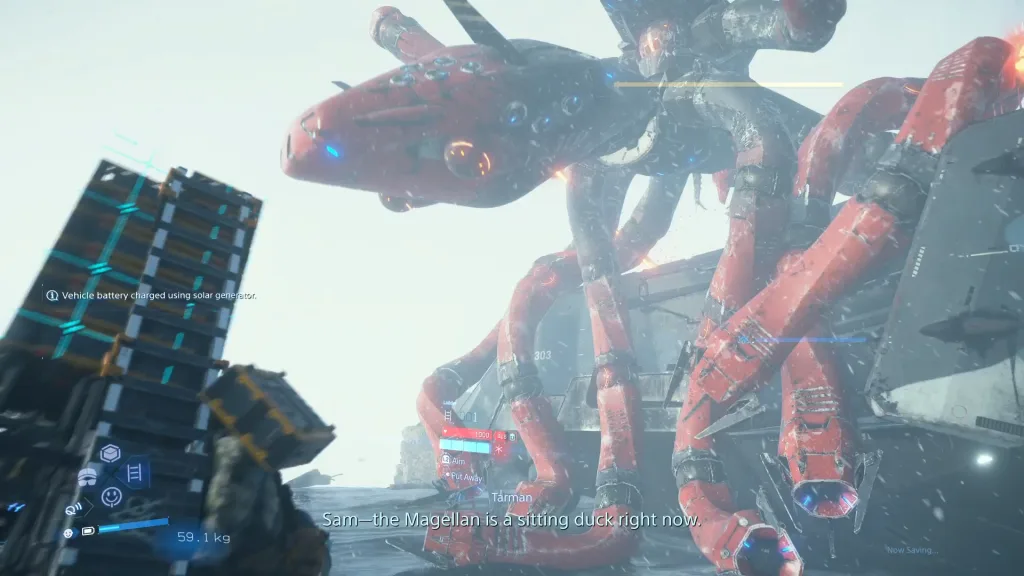The width and height of the screenshot is (1024, 576).
Task: Click the smiley face Like icon
Action: pyautogui.click(x=111, y=496)
